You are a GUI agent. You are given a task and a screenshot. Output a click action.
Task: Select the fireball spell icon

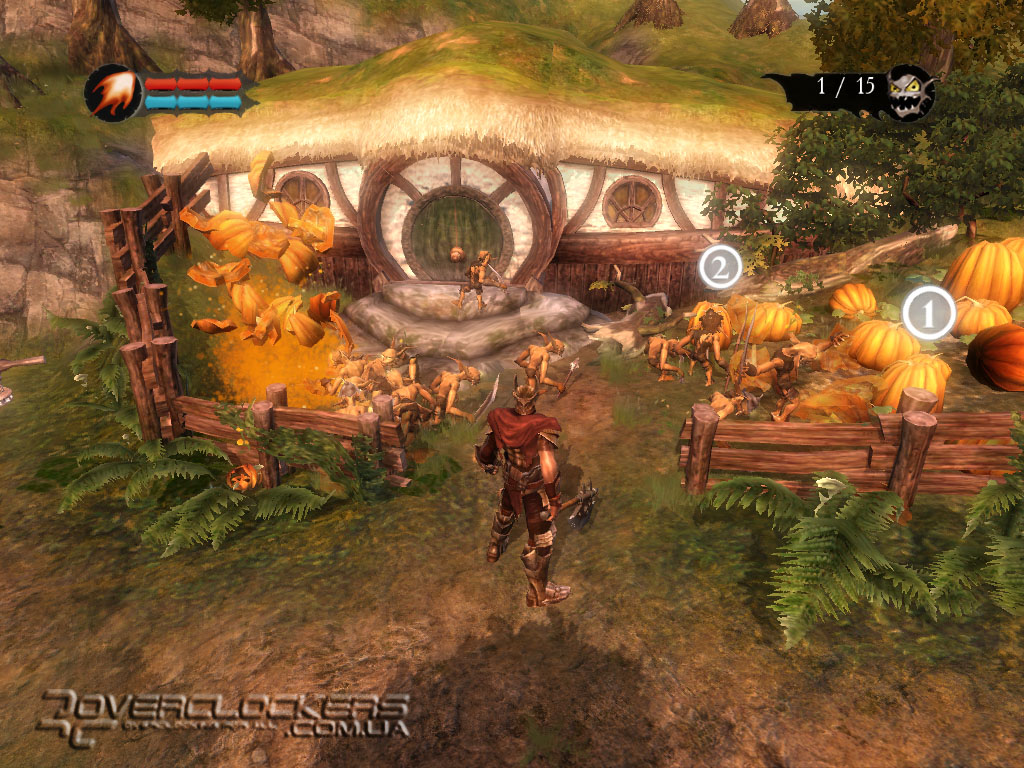(x=112, y=93)
